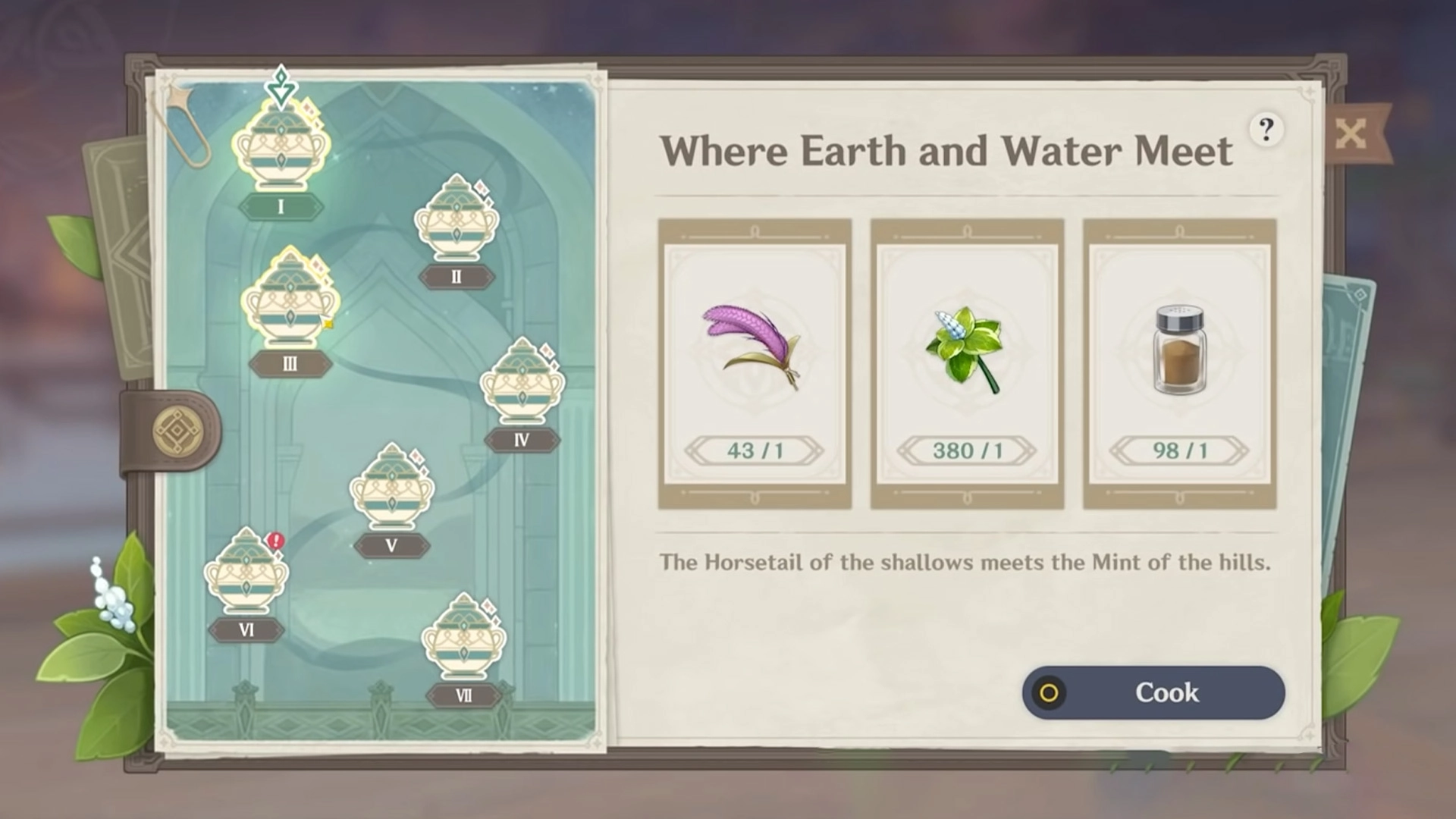Inspect the green Mint ingredient card
1456x819 pixels.
tap(967, 364)
